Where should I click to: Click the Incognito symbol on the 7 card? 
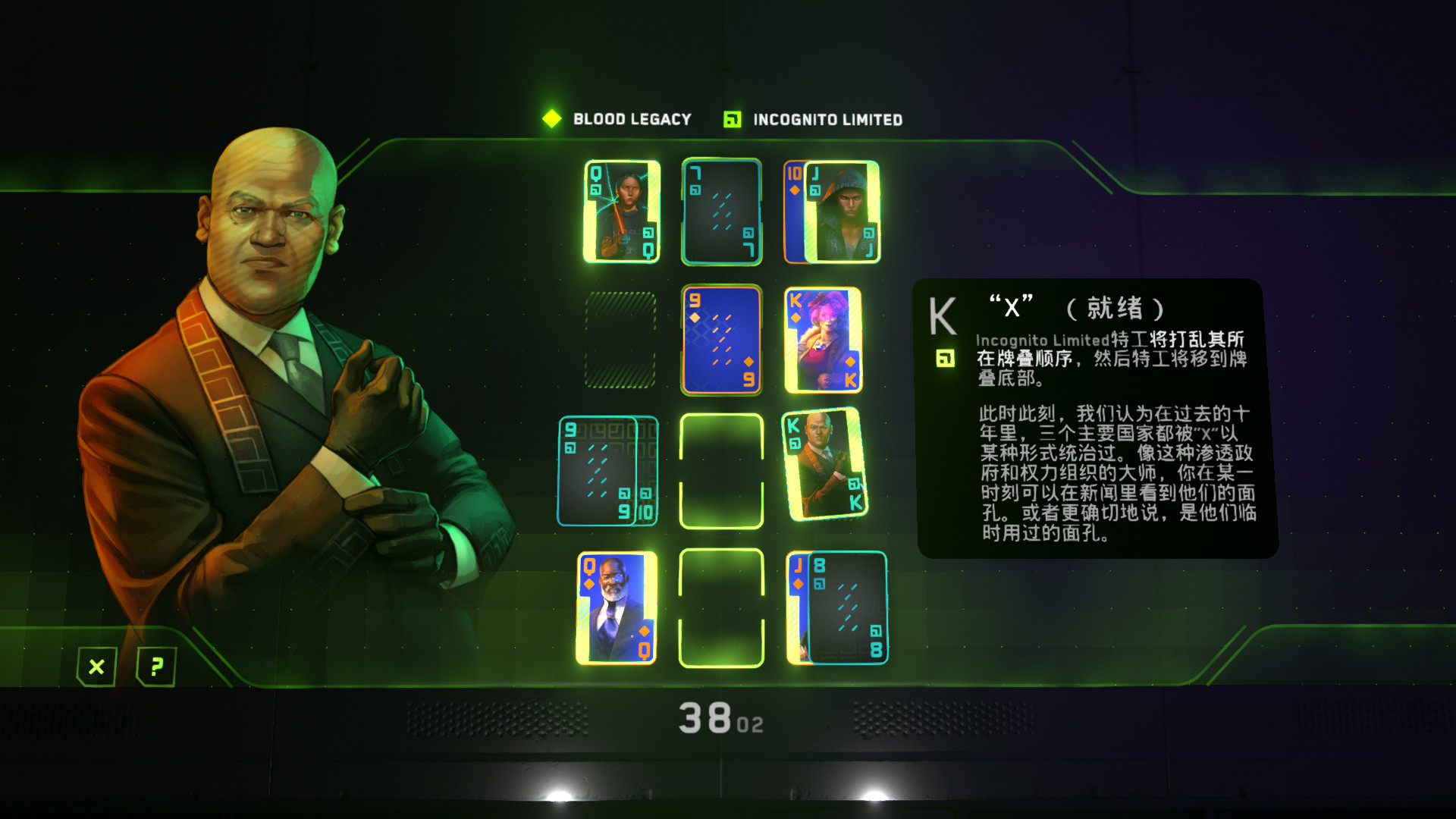point(695,190)
